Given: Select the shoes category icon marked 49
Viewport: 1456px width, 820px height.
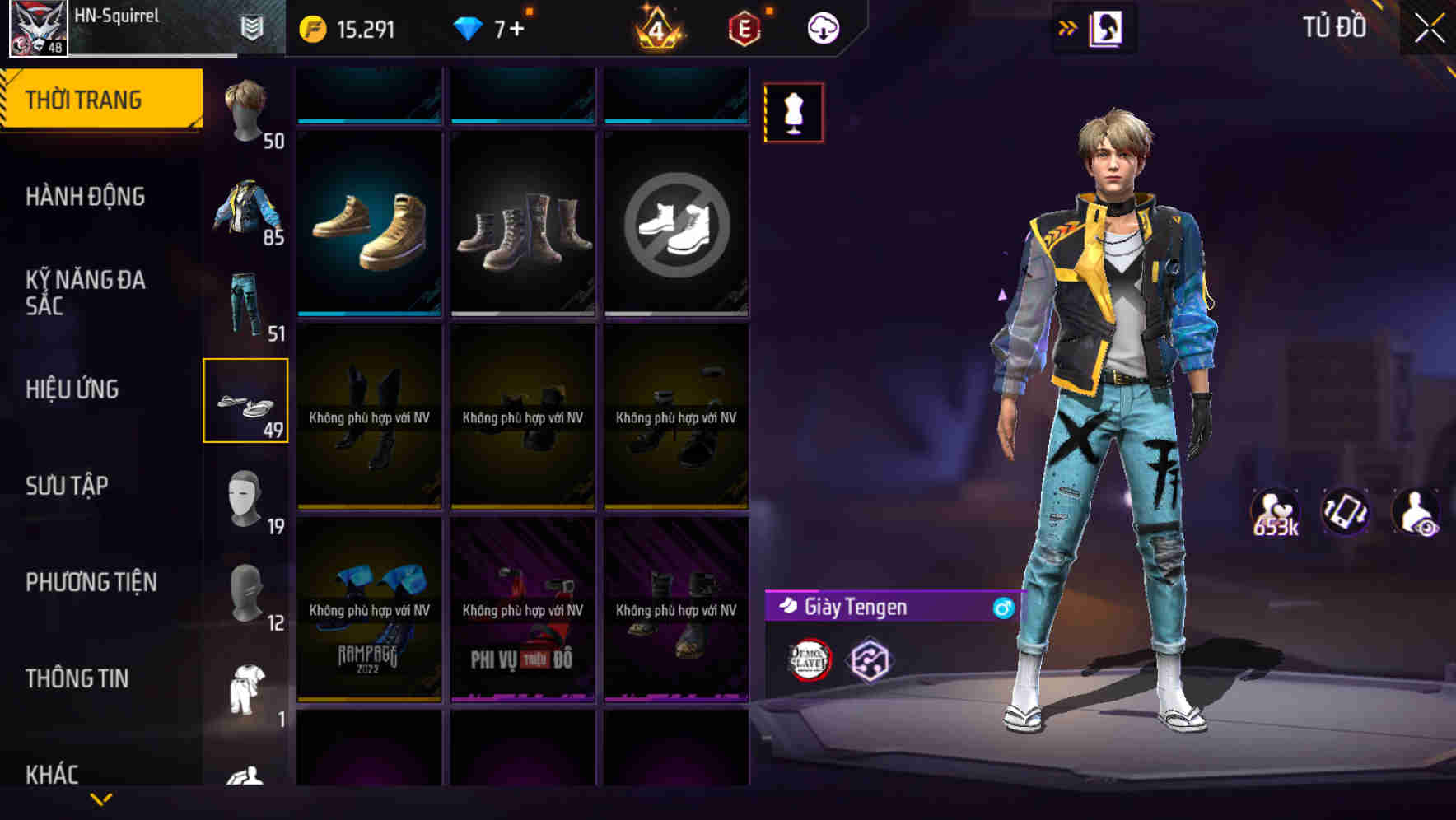Looking at the screenshot, I should 246,399.
